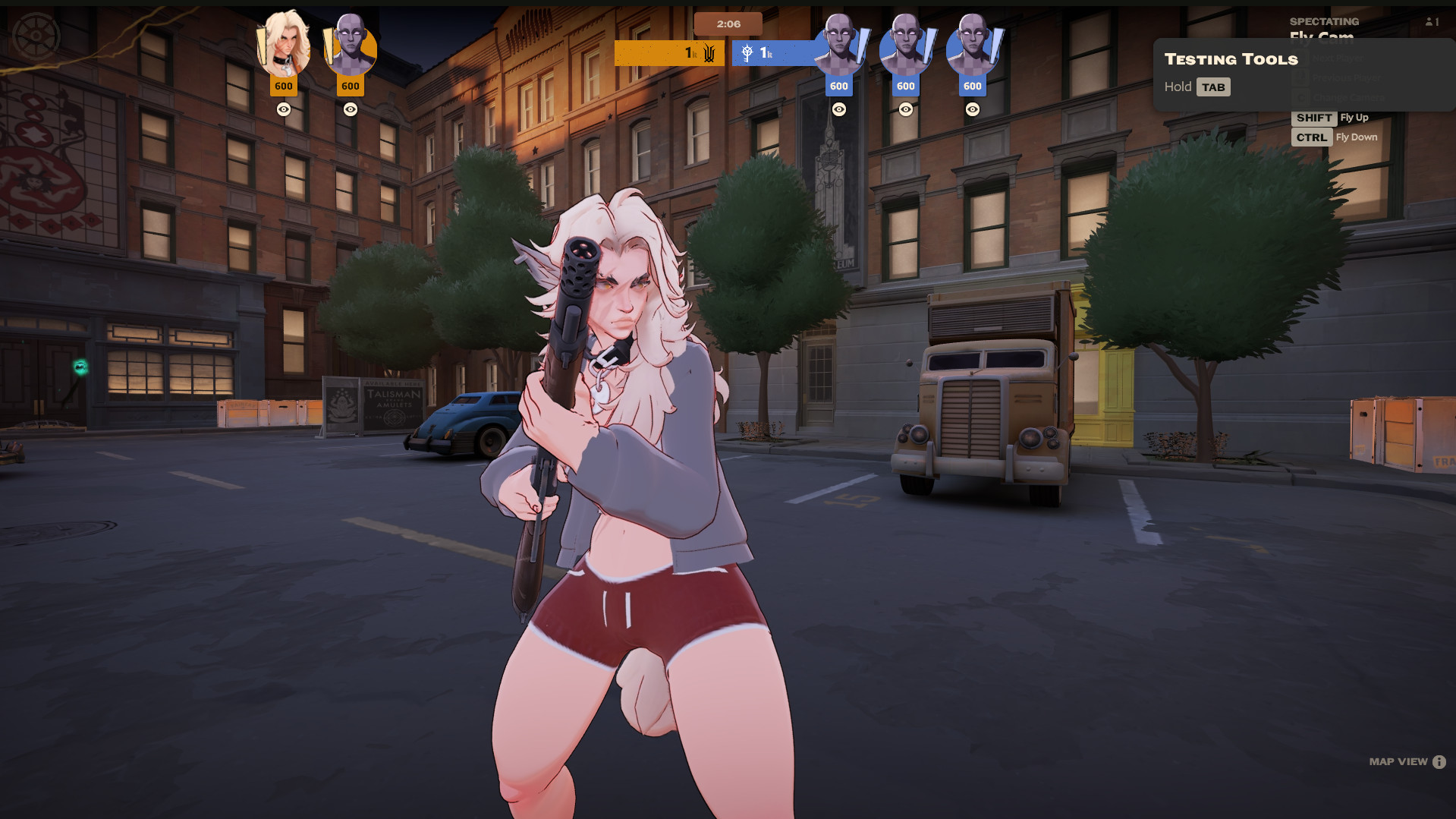Image resolution: width=1456 pixels, height=819 pixels.
Task: Click the eye icon under orange bald player
Action: click(x=351, y=109)
